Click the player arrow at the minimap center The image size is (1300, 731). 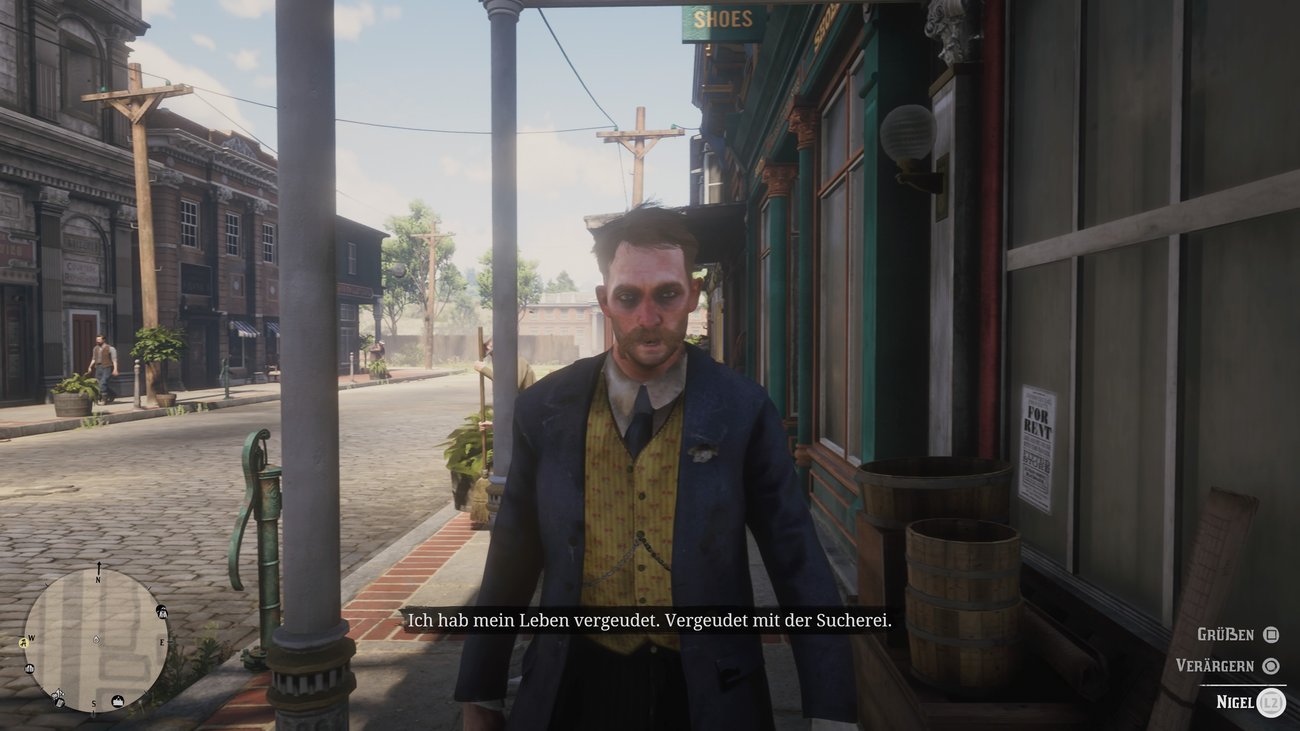click(x=96, y=639)
